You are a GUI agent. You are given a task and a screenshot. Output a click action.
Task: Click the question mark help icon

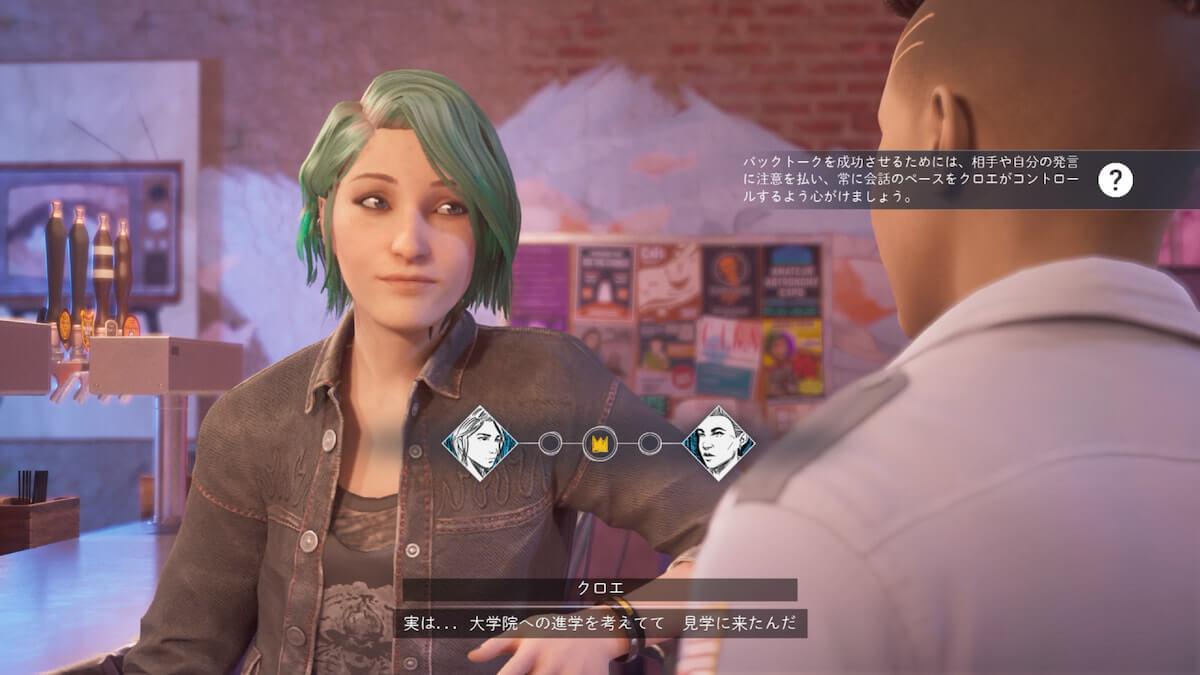pos(1115,180)
